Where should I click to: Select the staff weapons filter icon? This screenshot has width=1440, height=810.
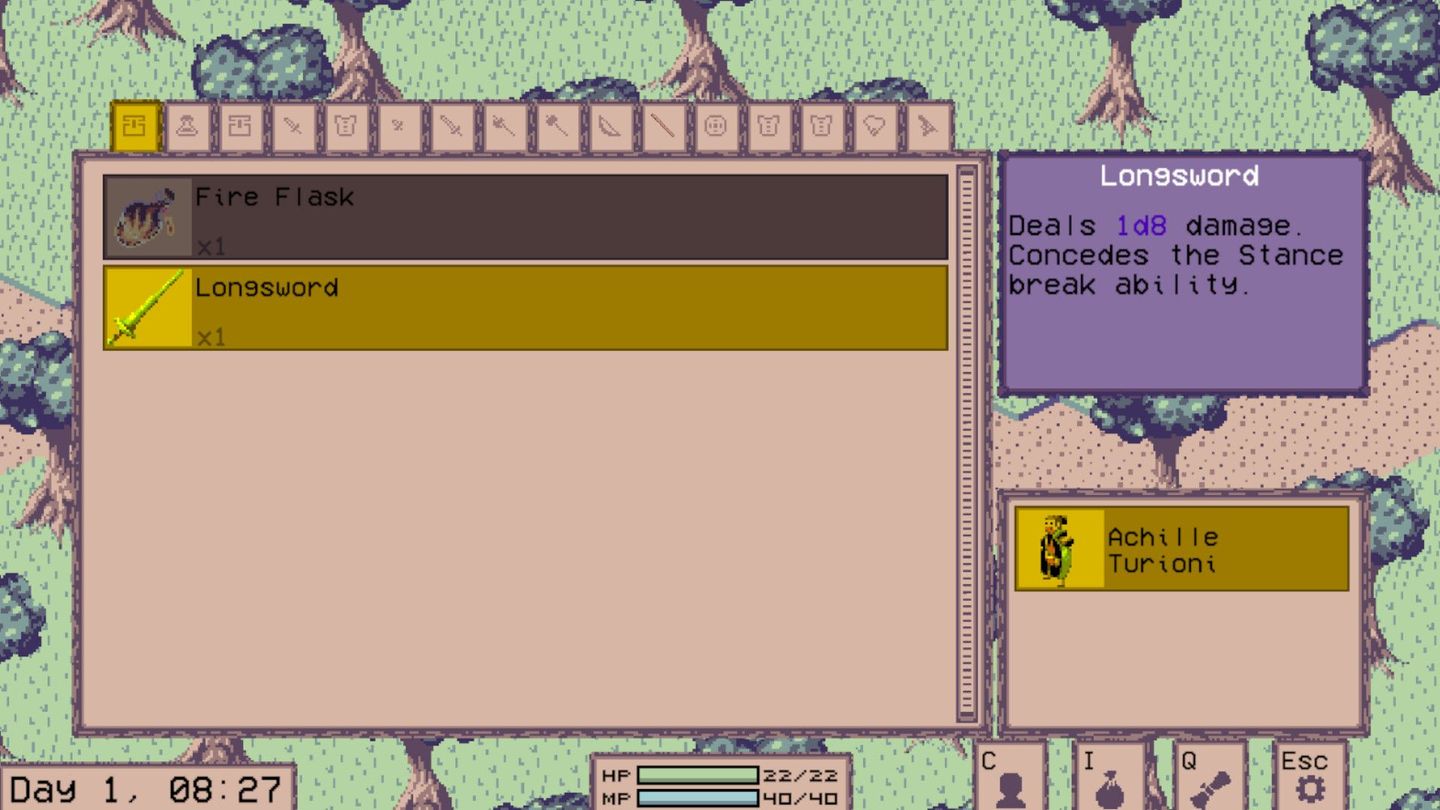tap(663, 127)
